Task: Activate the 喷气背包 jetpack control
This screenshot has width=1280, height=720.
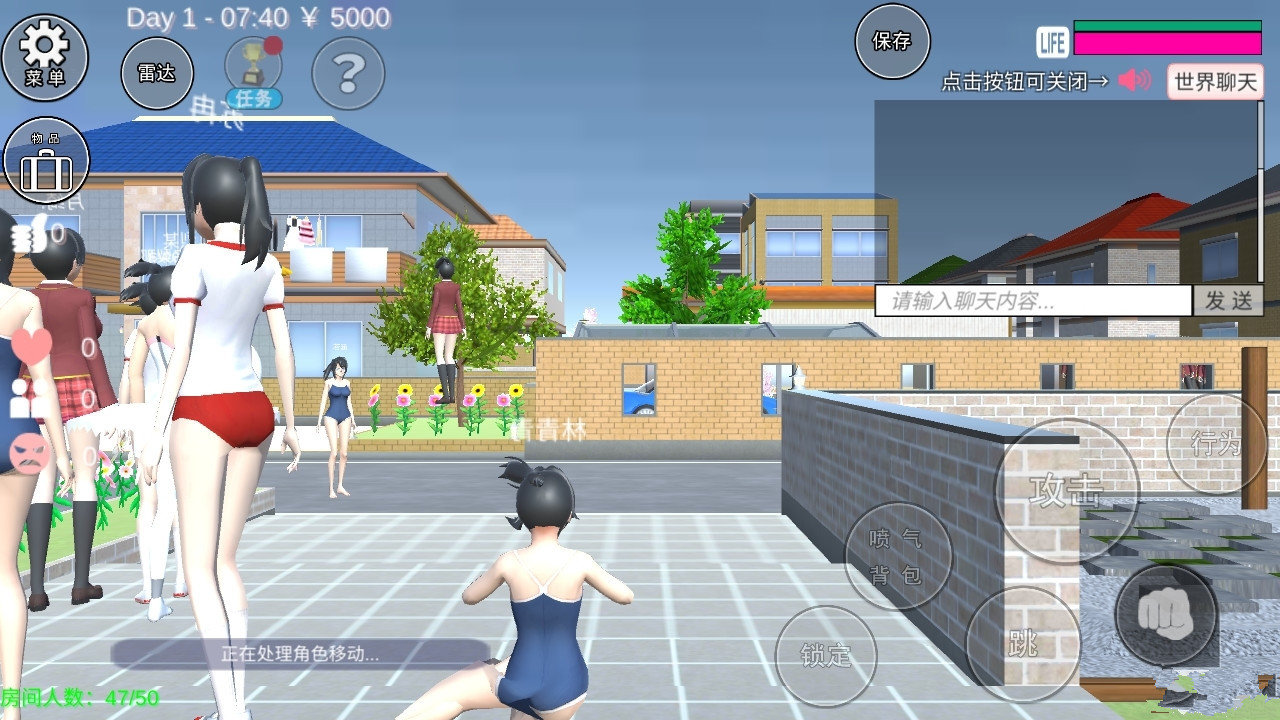Action: coord(898,556)
